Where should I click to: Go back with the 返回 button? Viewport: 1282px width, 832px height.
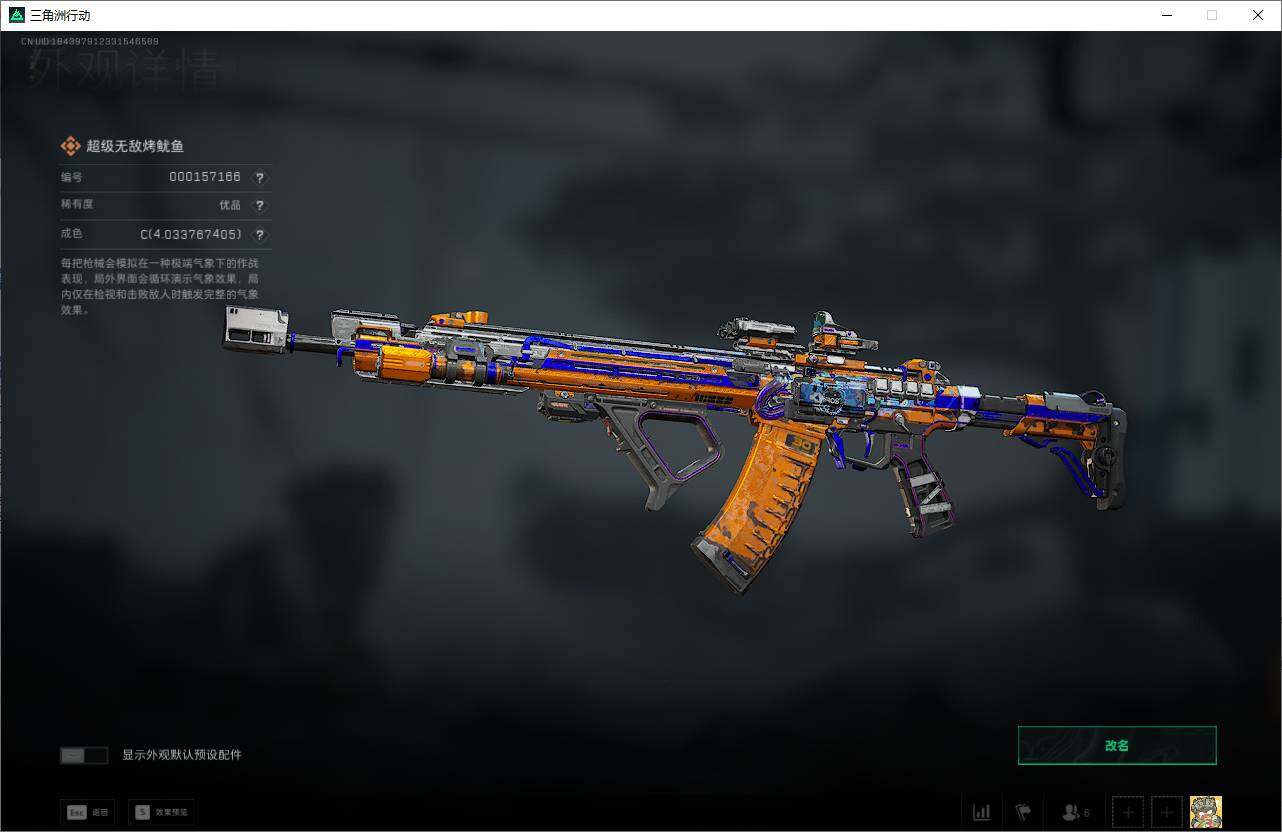88,812
